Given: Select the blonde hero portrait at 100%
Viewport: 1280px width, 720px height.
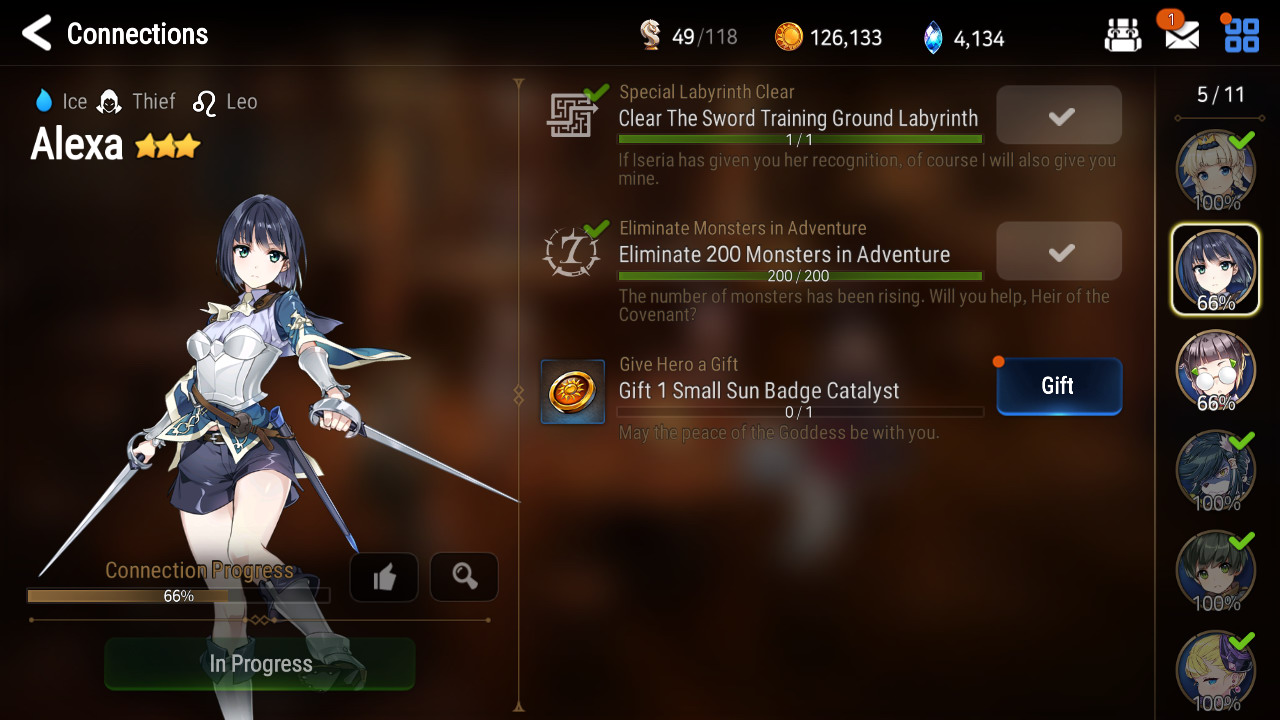Looking at the screenshot, I should point(1216,169).
